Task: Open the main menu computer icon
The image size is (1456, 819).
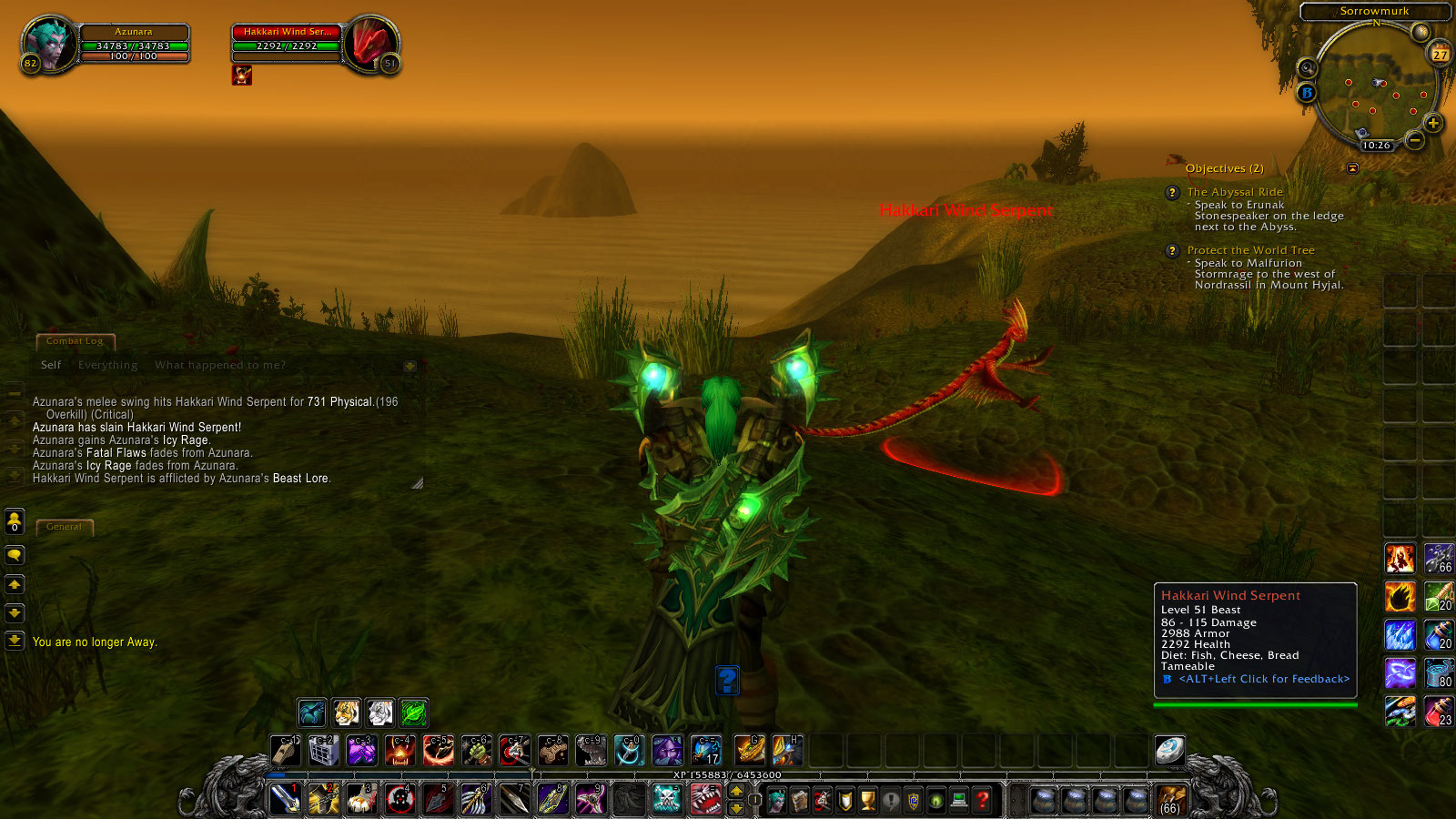Action: (957, 800)
